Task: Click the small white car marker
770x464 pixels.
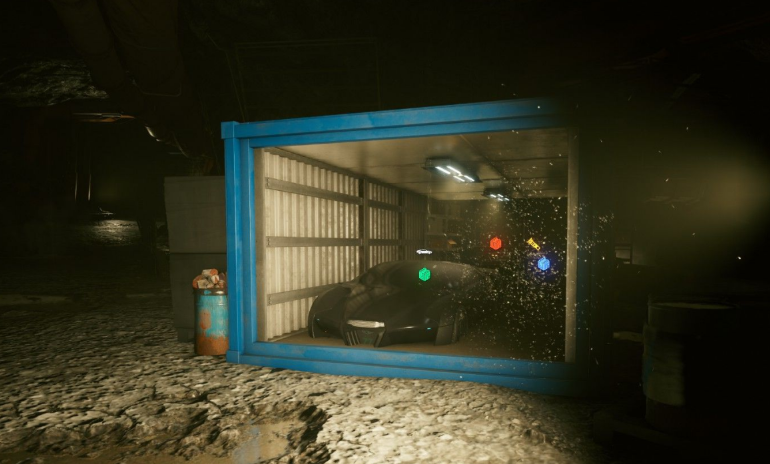Action: pyautogui.click(x=424, y=251)
